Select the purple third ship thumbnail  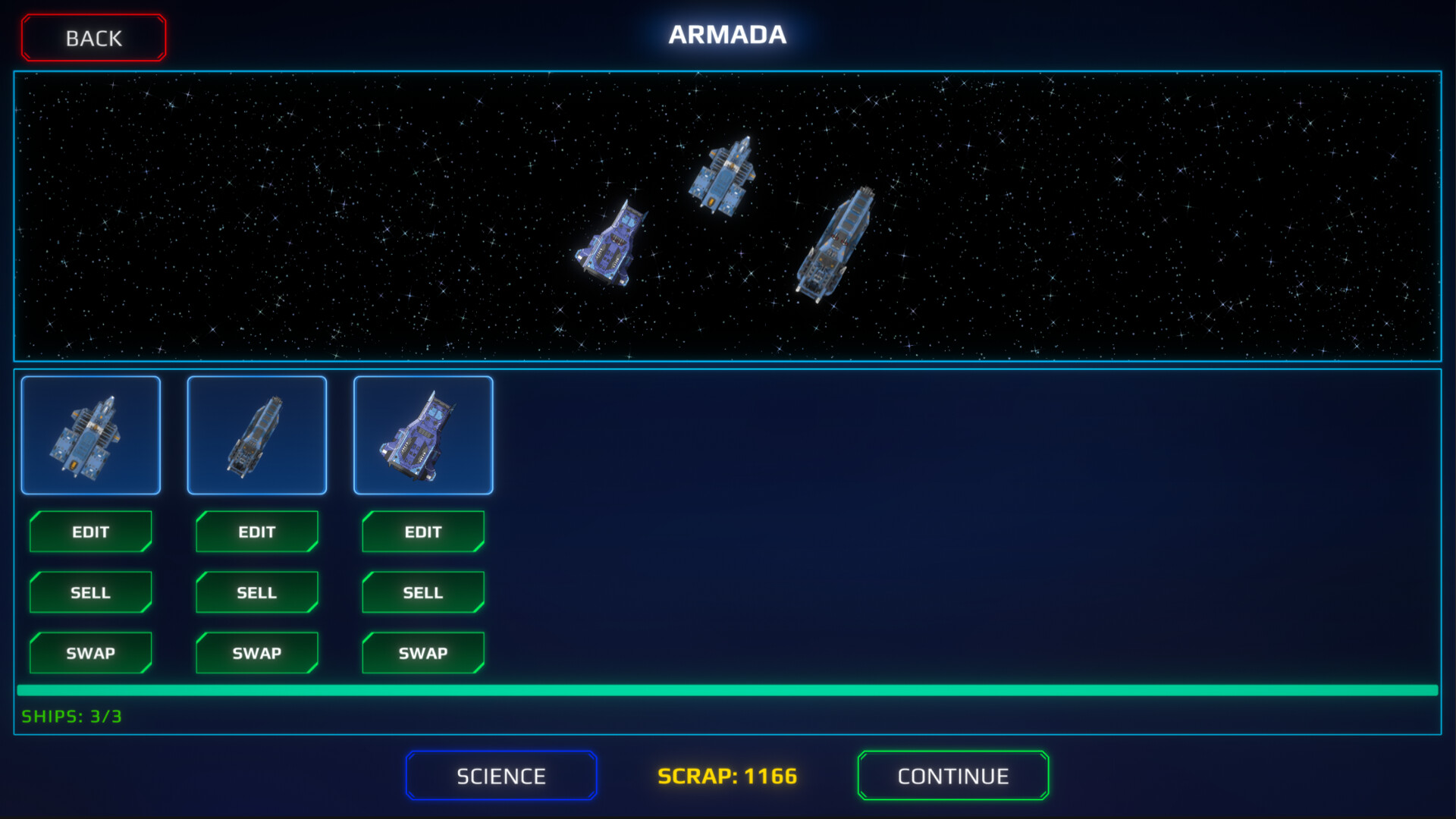click(423, 435)
